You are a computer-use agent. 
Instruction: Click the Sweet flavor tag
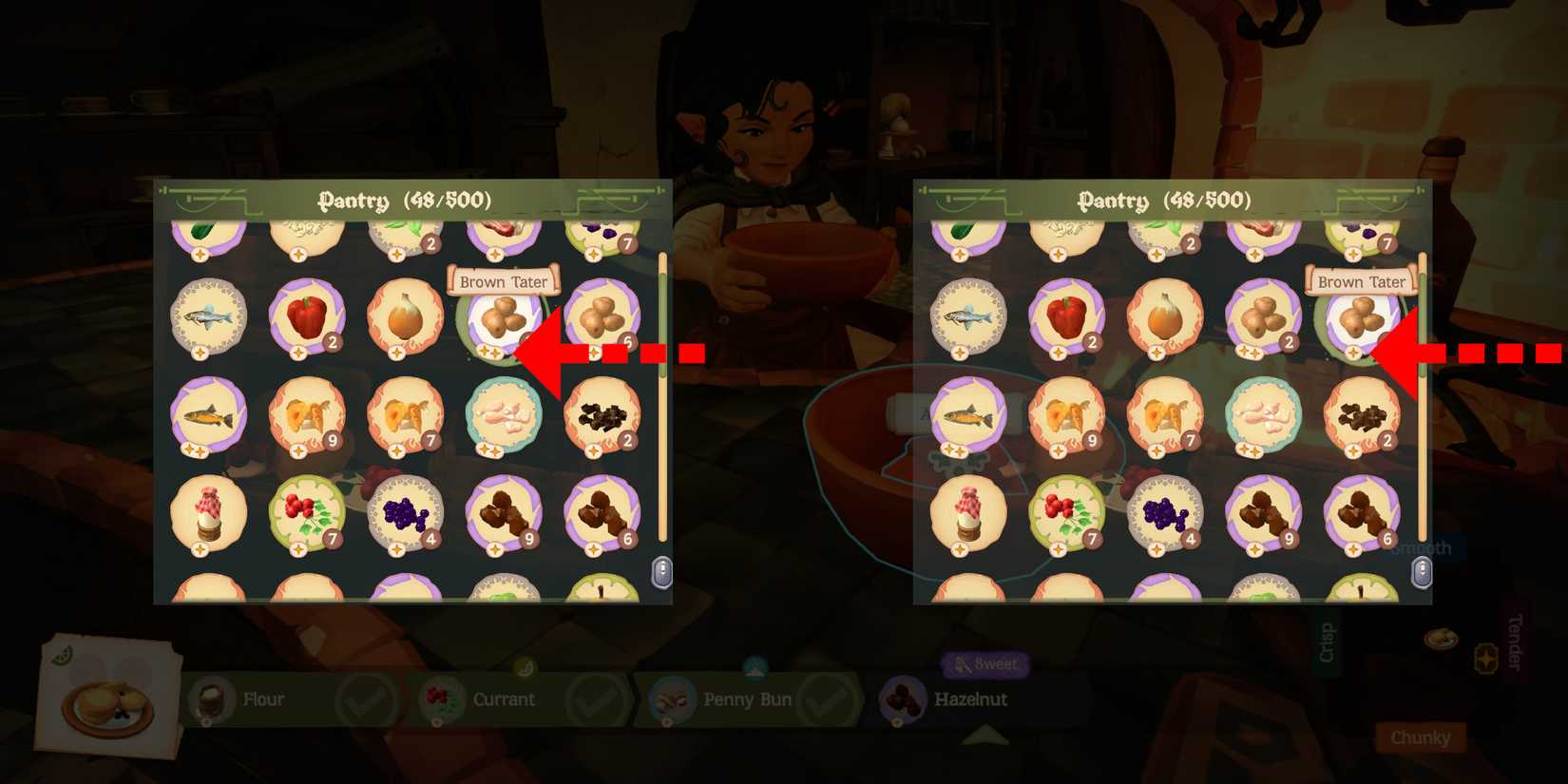pyautogui.click(x=985, y=665)
